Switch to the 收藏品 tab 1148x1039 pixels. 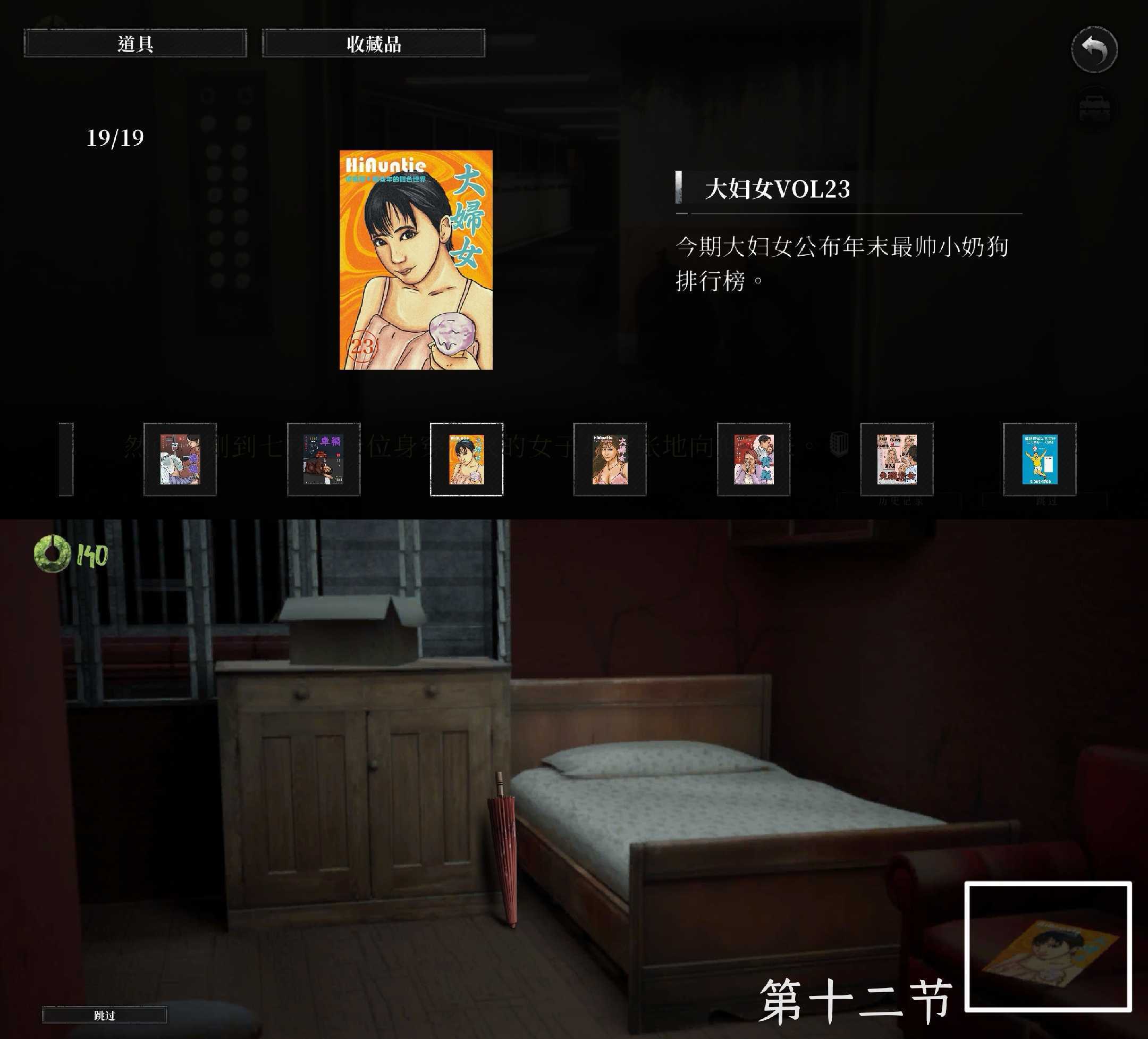(x=374, y=44)
